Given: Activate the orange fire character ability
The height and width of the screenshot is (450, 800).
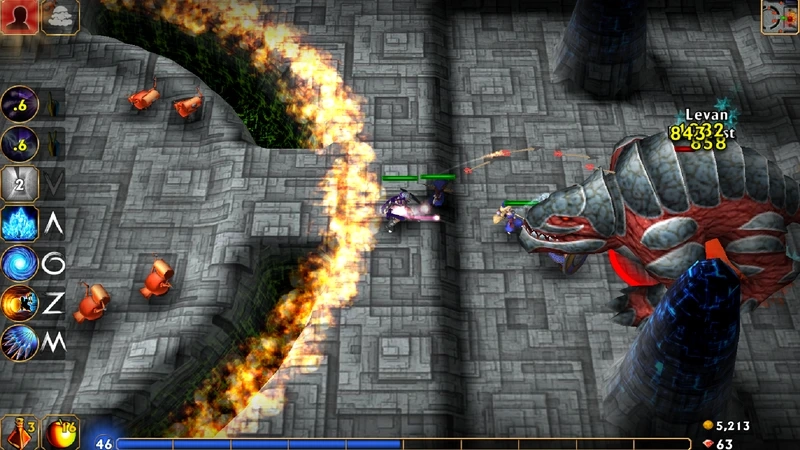Looking at the screenshot, I should click(x=20, y=302).
